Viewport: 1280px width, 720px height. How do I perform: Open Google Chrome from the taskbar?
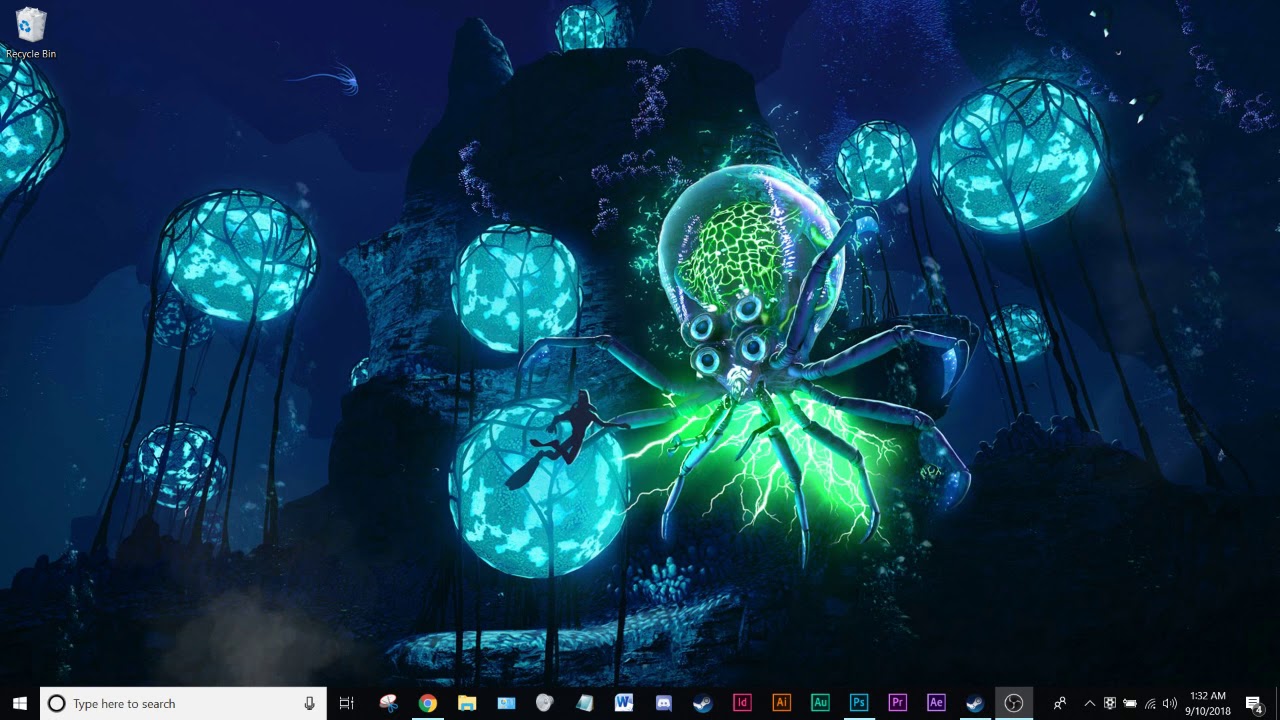pyautogui.click(x=426, y=703)
